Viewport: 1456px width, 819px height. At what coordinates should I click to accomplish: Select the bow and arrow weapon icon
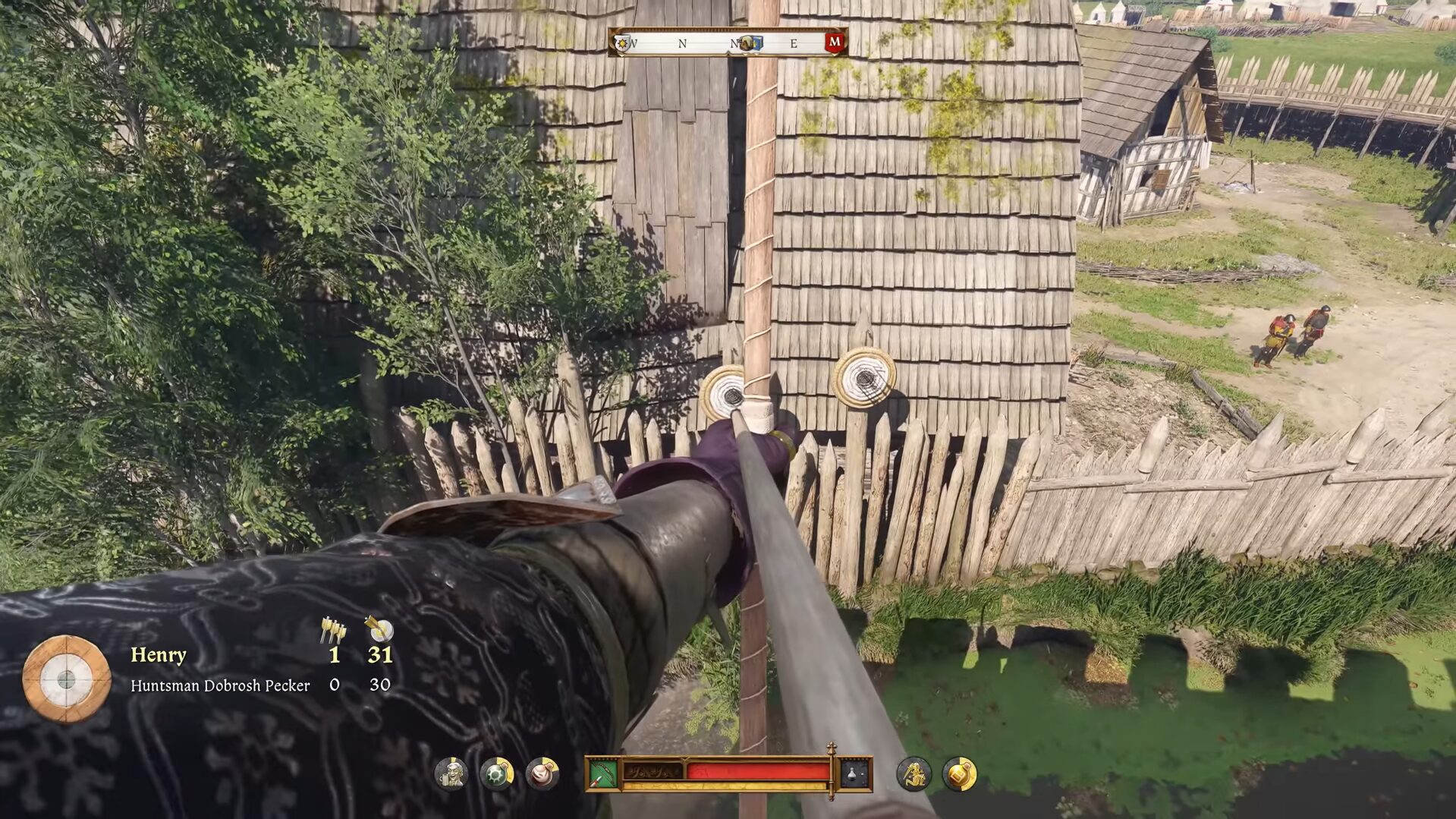[604, 773]
